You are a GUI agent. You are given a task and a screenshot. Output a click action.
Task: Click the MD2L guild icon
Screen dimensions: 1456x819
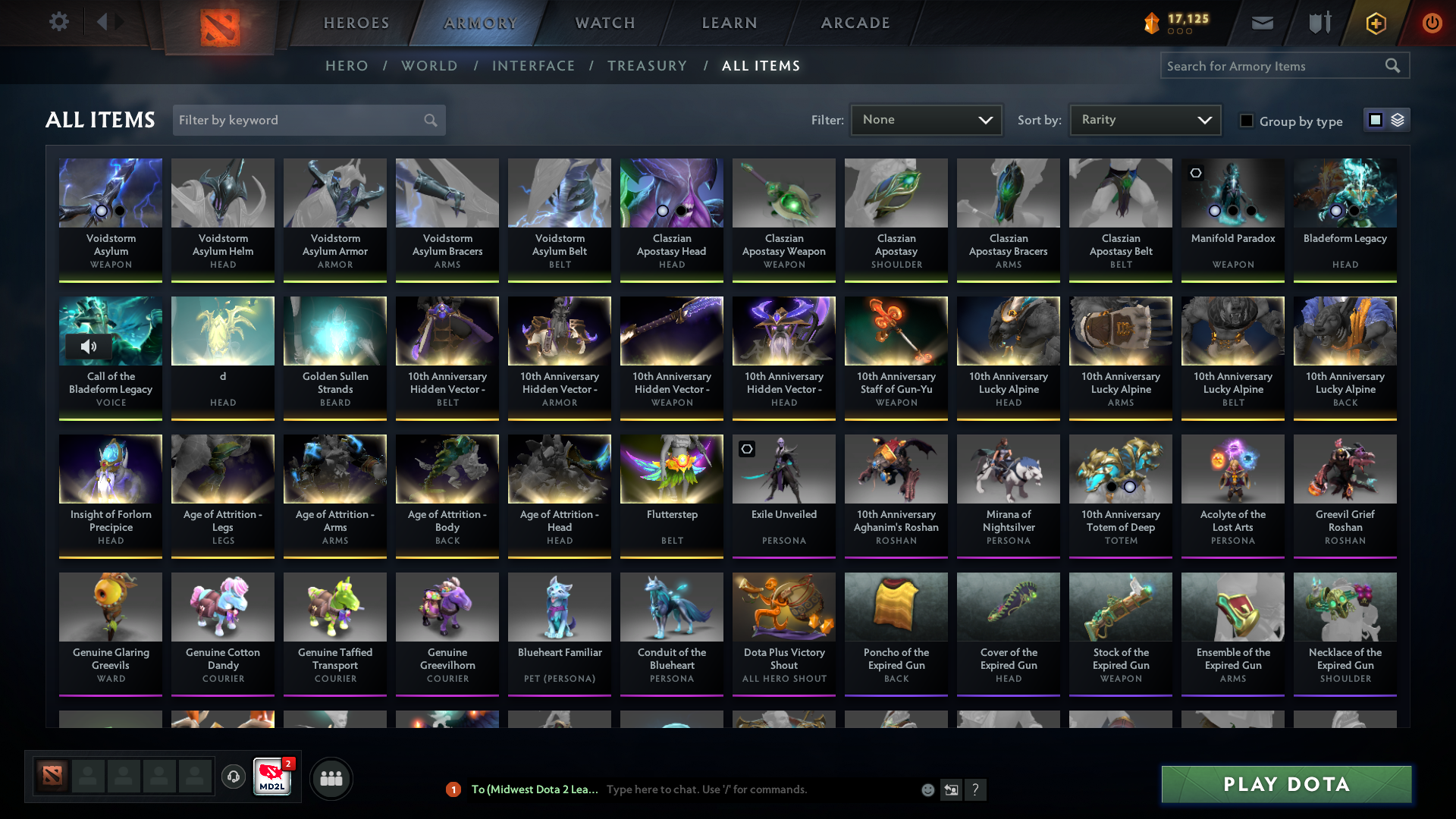point(272,778)
